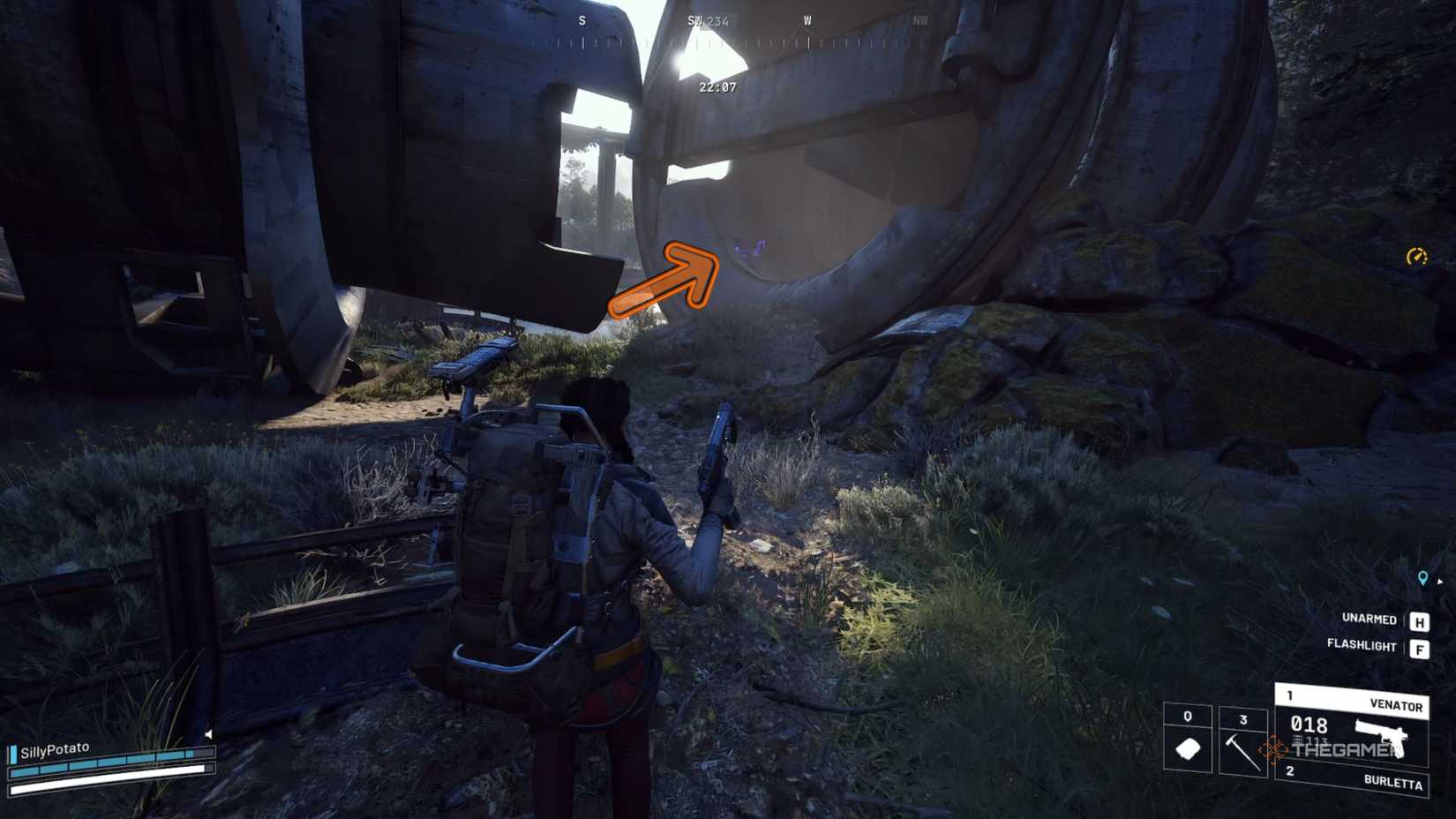Toggle Unarmed stance from the keybind row
The height and width of the screenshot is (819, 1456).
tap(1370, 618)
